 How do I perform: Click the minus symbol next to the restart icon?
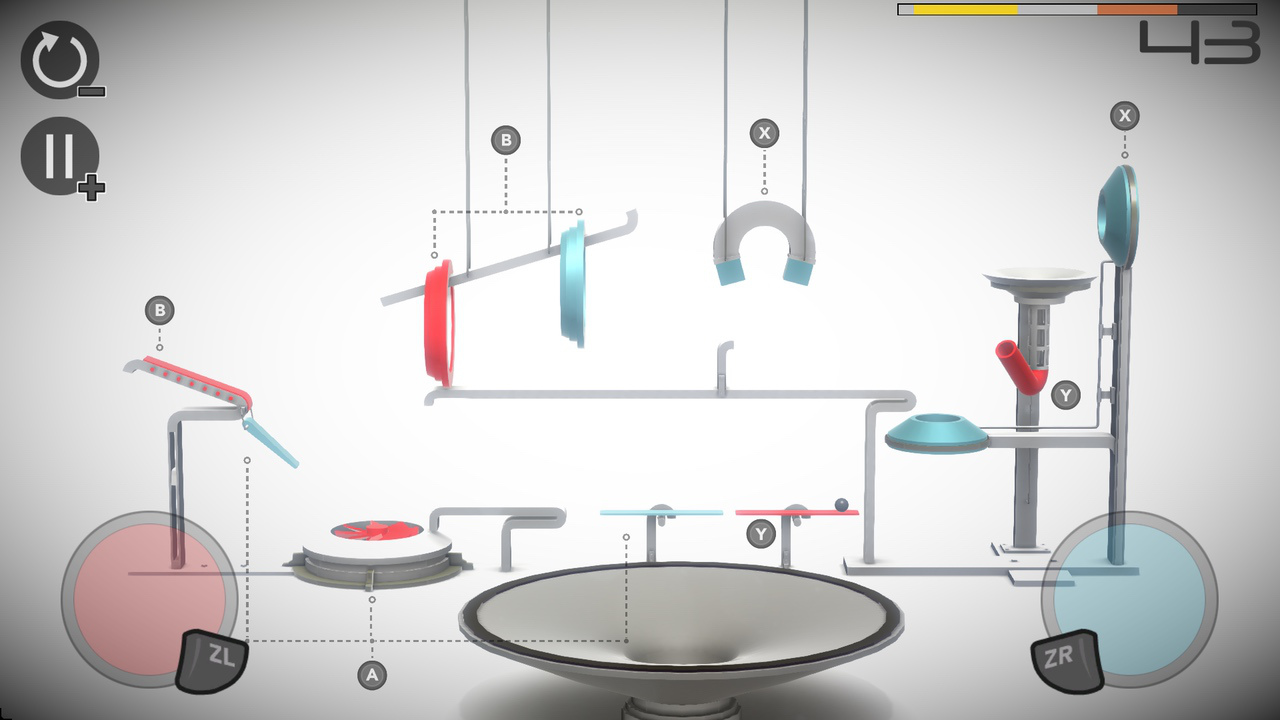point(90,92)
